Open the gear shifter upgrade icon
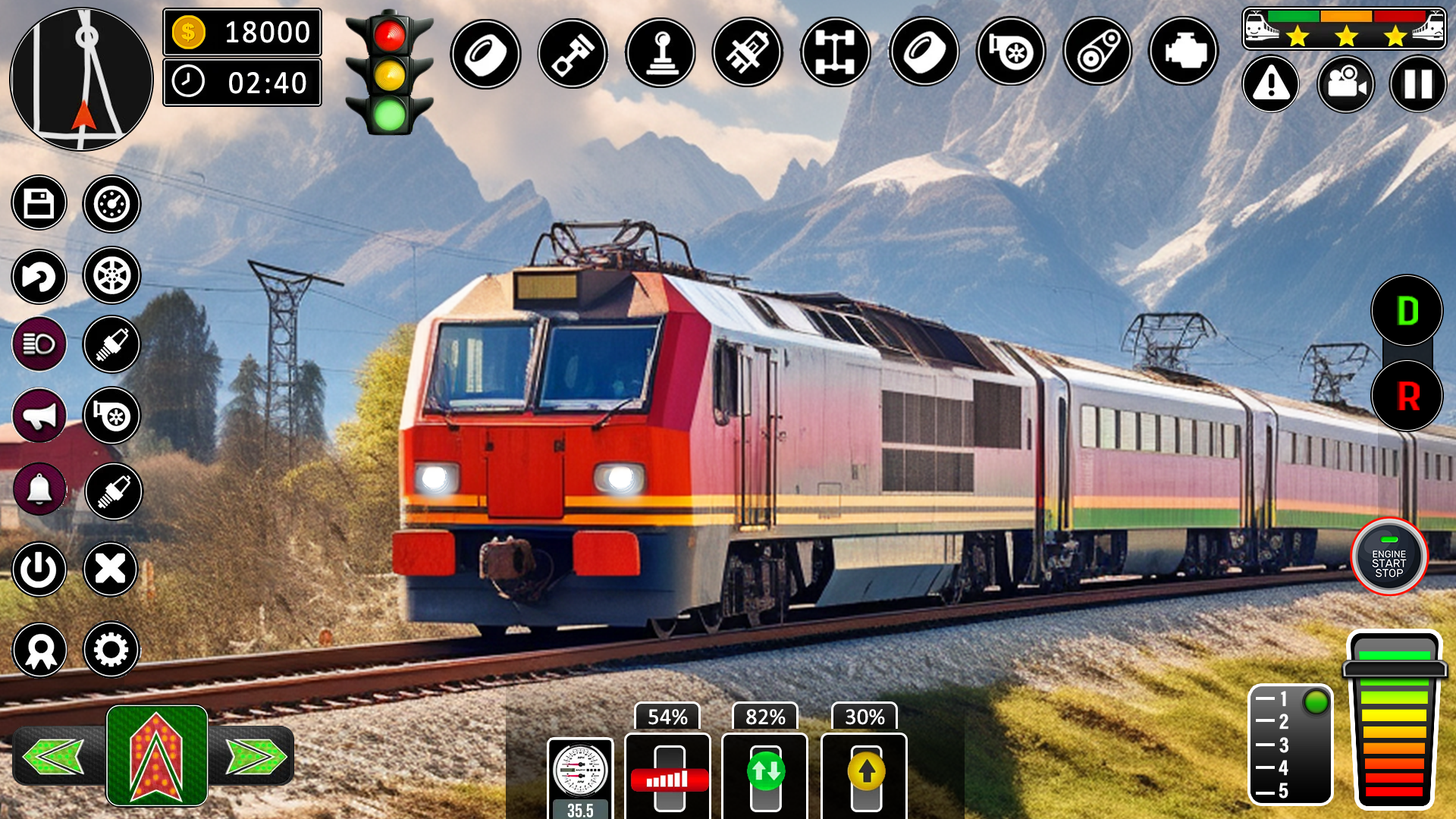This screenshot has height=819, width=1456. click(x=660, y=51)
